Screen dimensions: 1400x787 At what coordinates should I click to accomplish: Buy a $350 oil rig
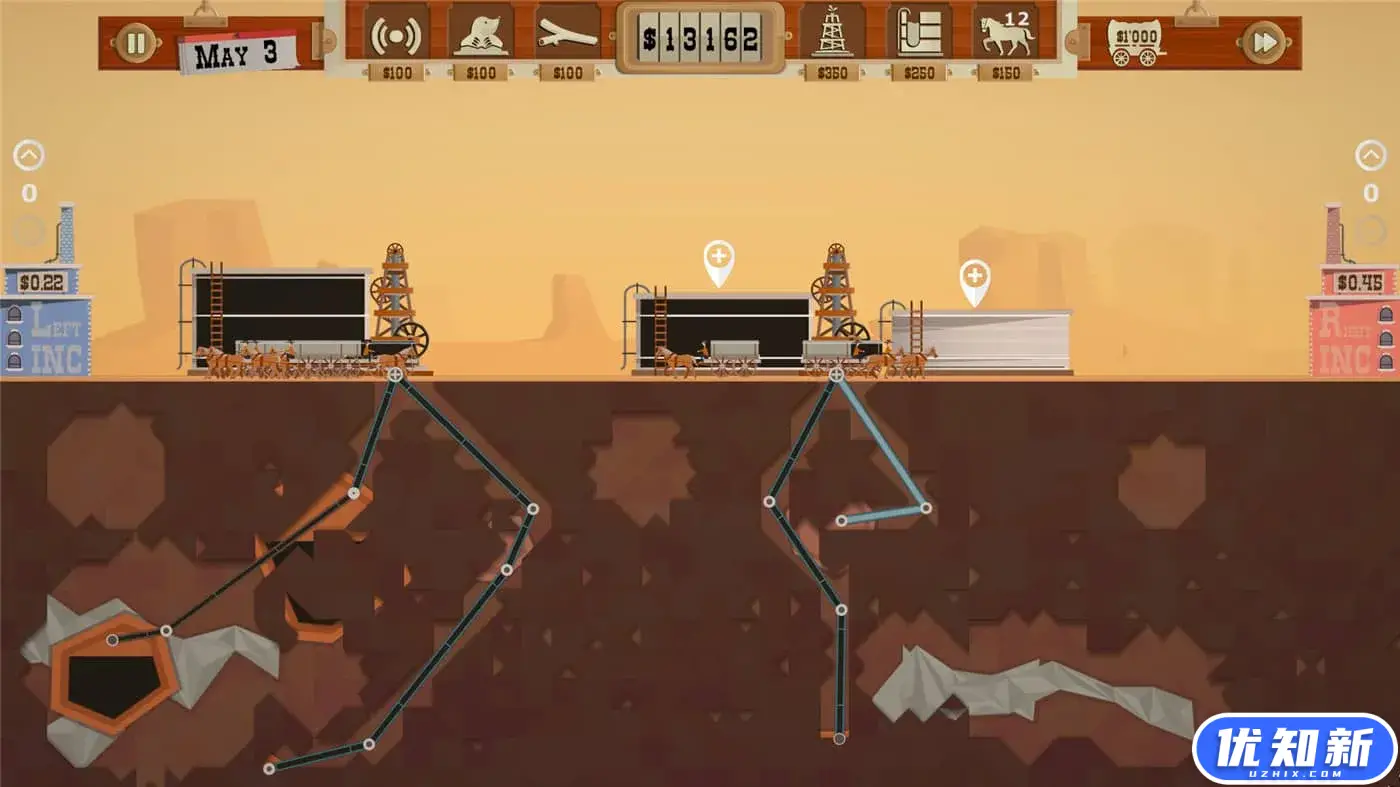pyautogui.click(x=832, y=35)
